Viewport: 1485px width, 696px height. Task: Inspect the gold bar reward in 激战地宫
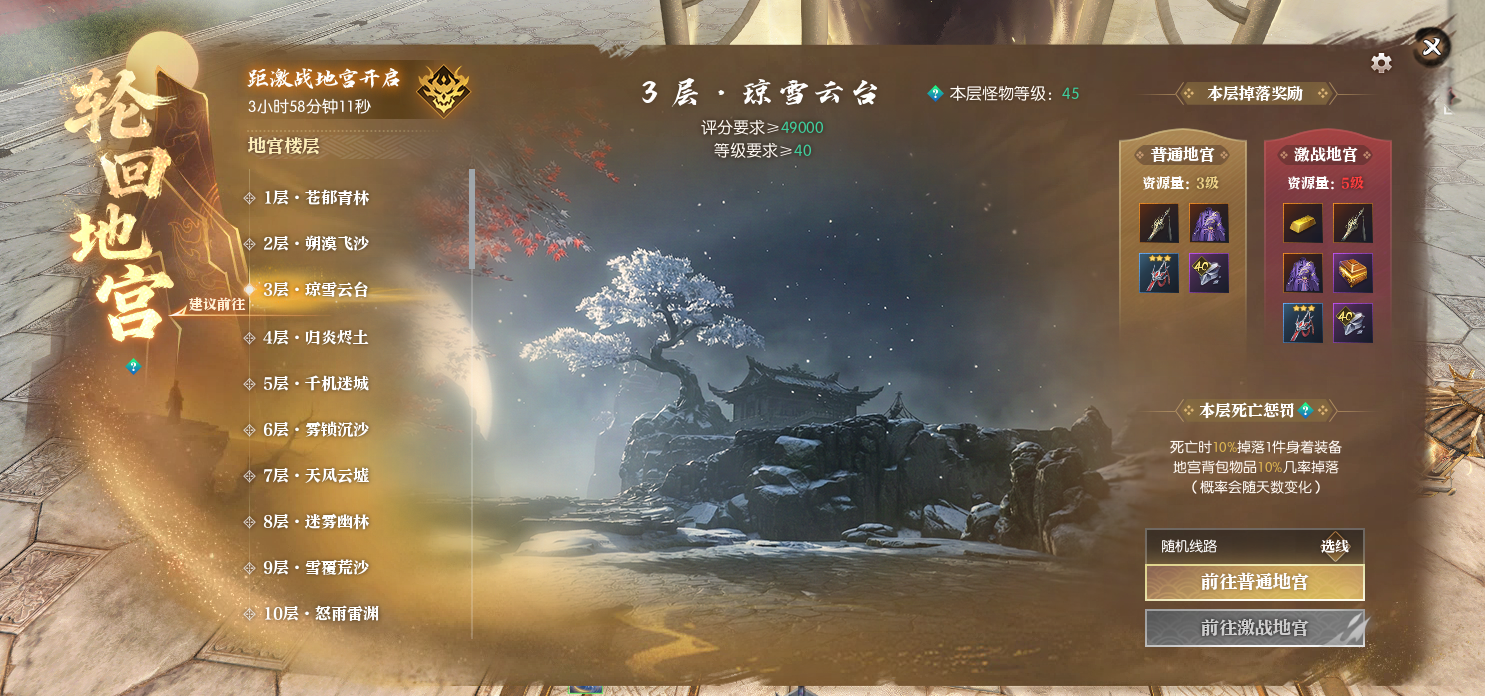tap(1302, 223)
